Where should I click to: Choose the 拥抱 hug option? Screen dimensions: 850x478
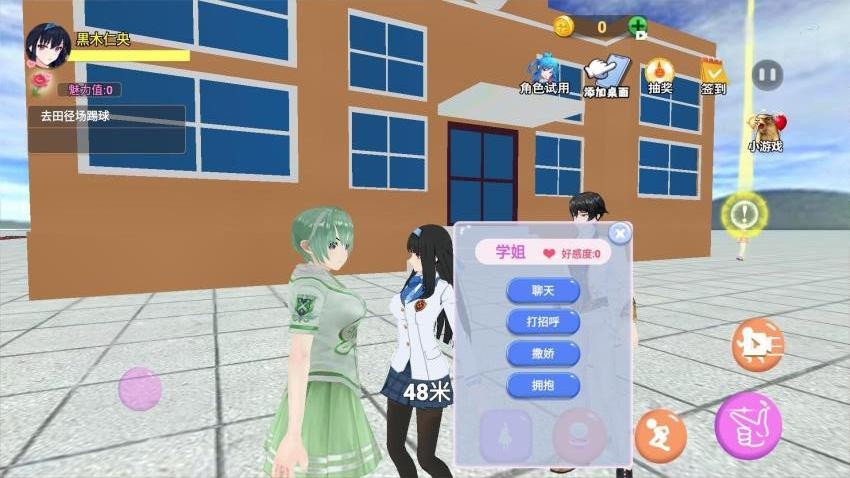[543, 385]
